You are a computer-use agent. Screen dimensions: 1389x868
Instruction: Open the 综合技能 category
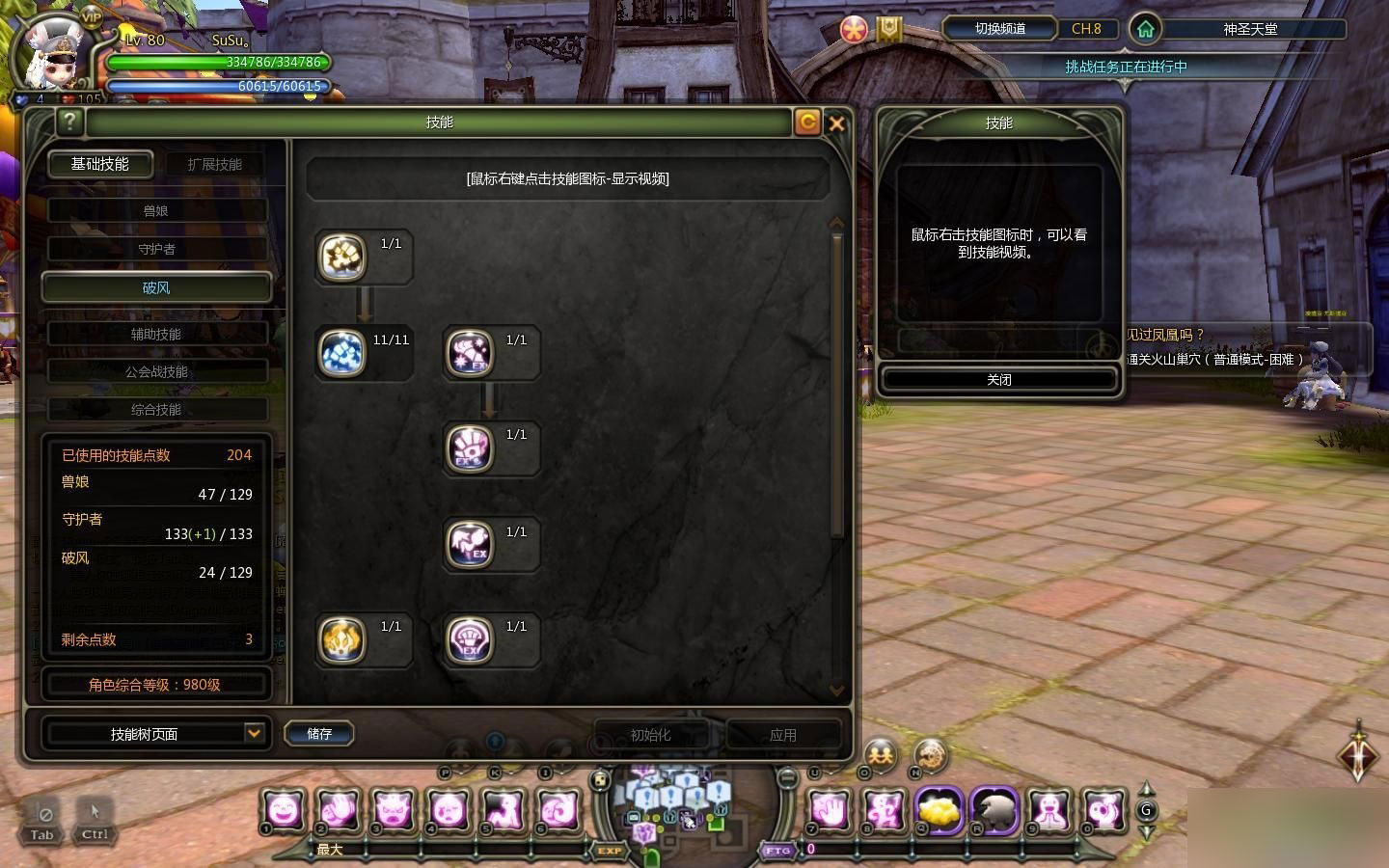pos(156,410)
